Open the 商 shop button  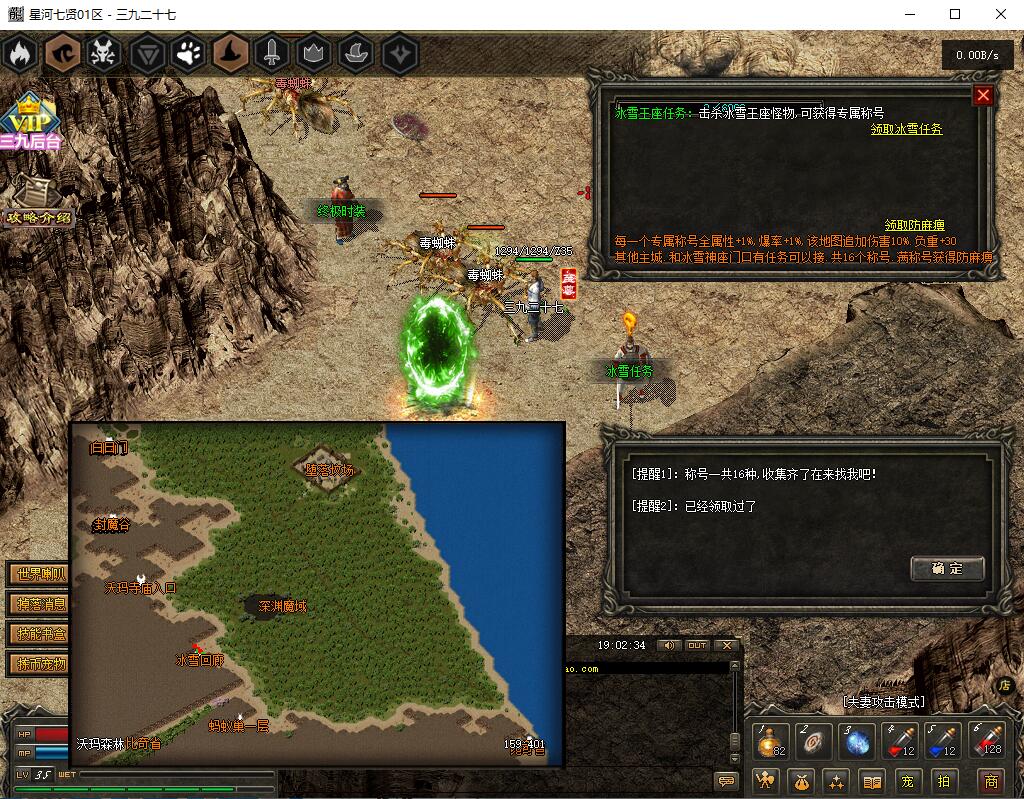click(x=990, y=780)
